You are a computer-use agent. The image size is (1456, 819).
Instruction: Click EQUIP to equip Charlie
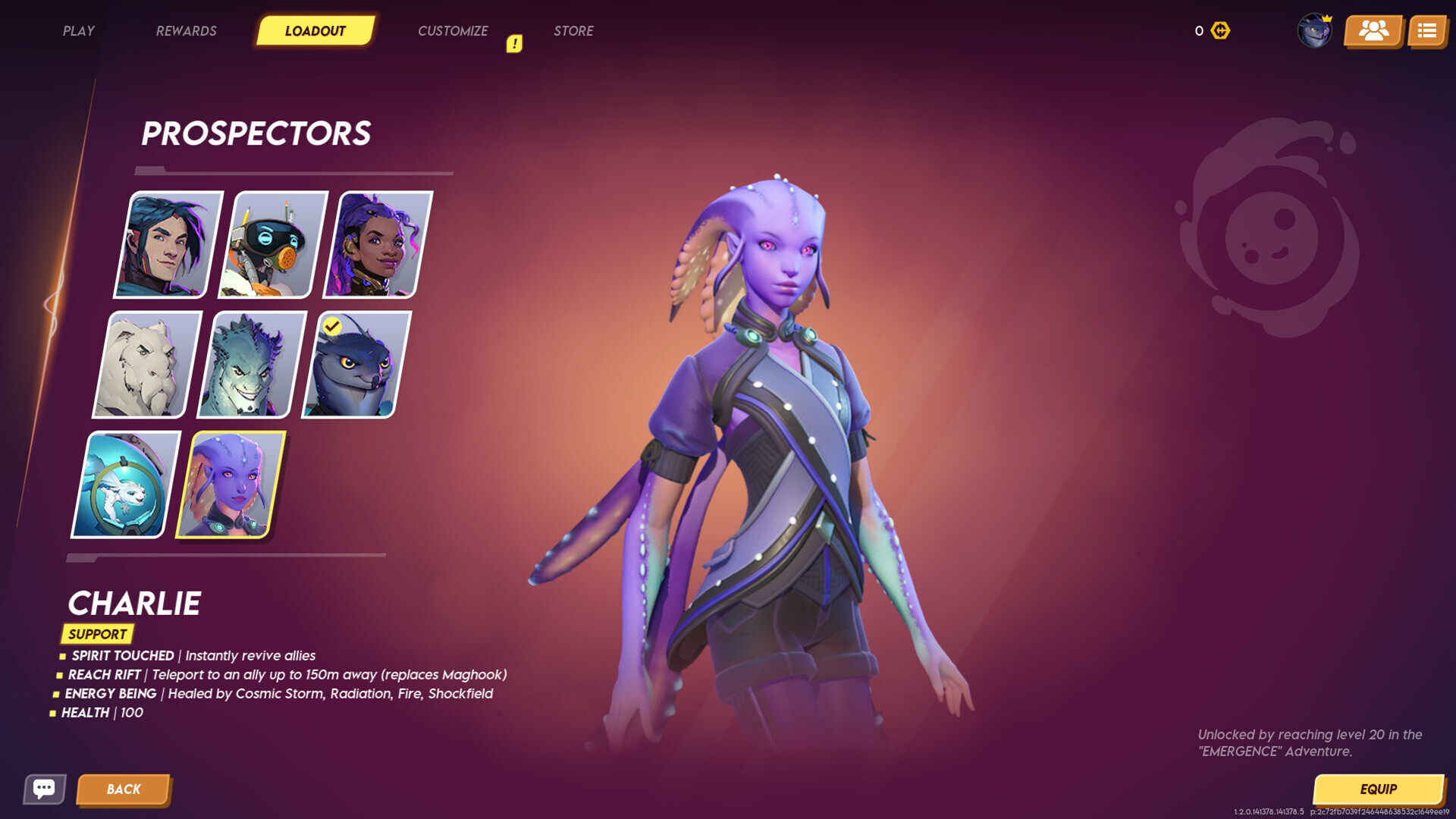[x=1379, y=789]
